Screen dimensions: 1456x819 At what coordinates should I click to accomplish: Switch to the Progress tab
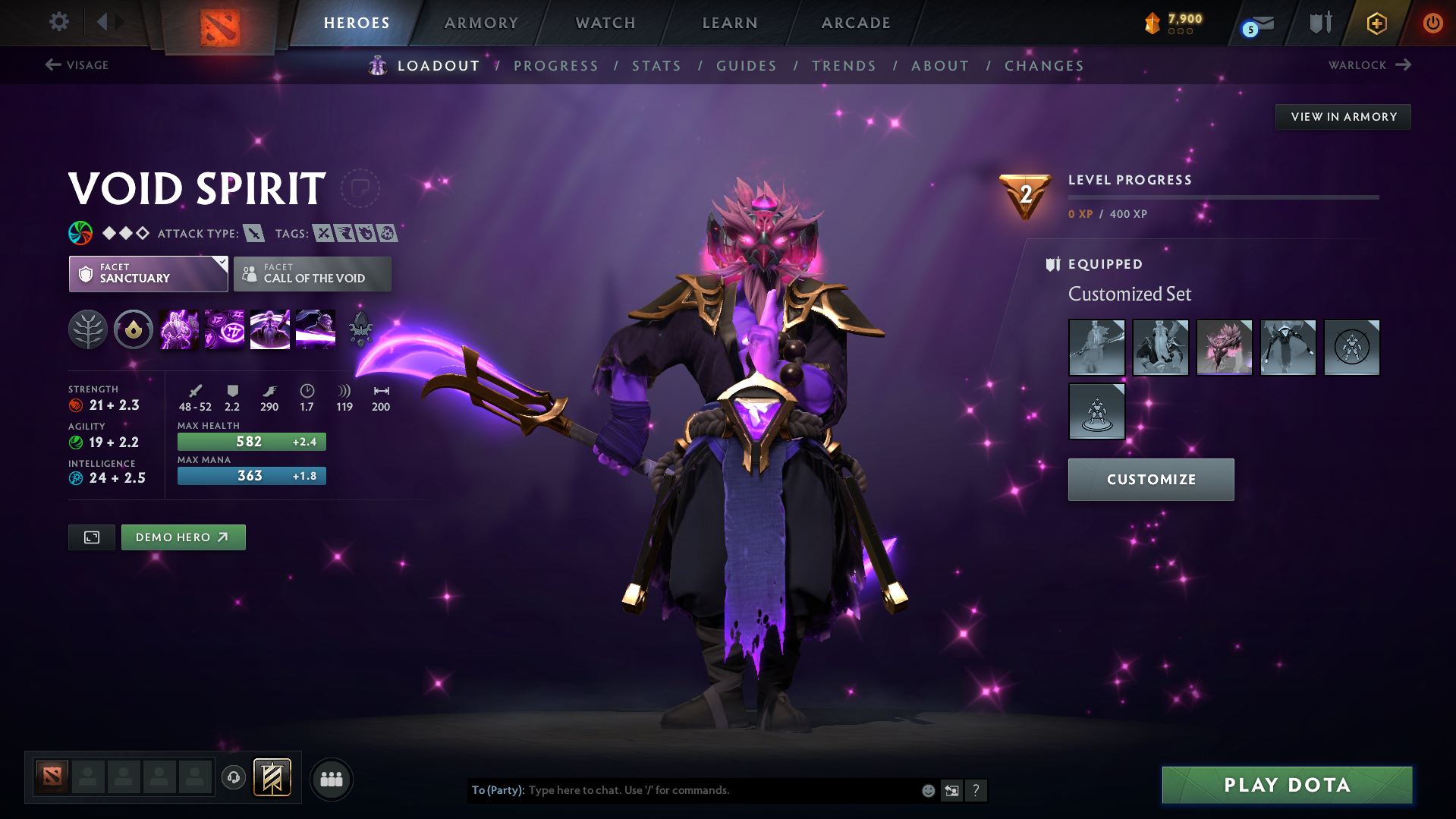556,66
